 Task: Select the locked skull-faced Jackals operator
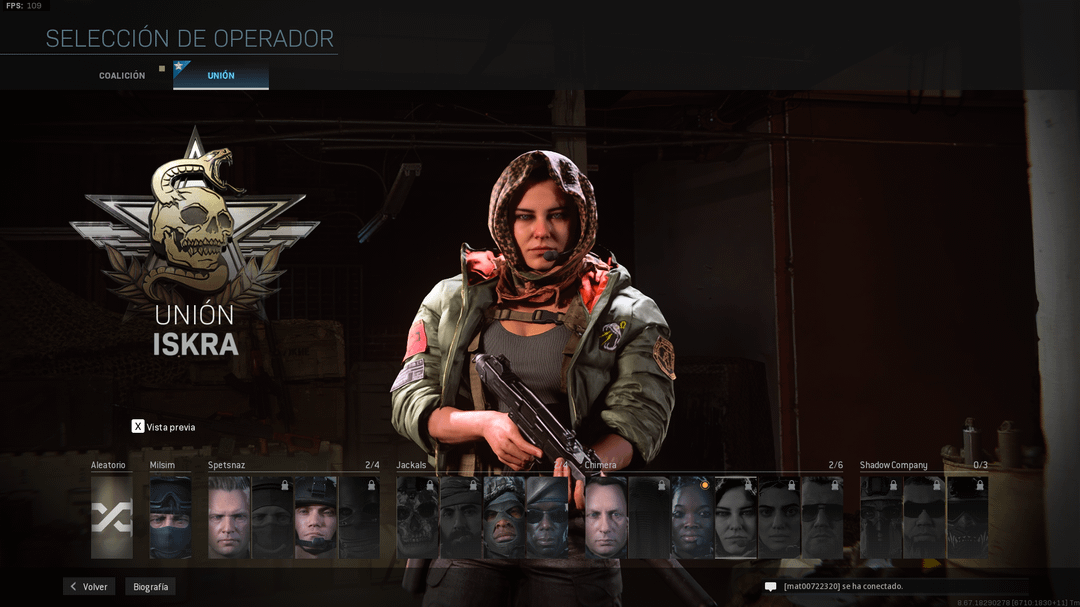click(x=417, y=517)
